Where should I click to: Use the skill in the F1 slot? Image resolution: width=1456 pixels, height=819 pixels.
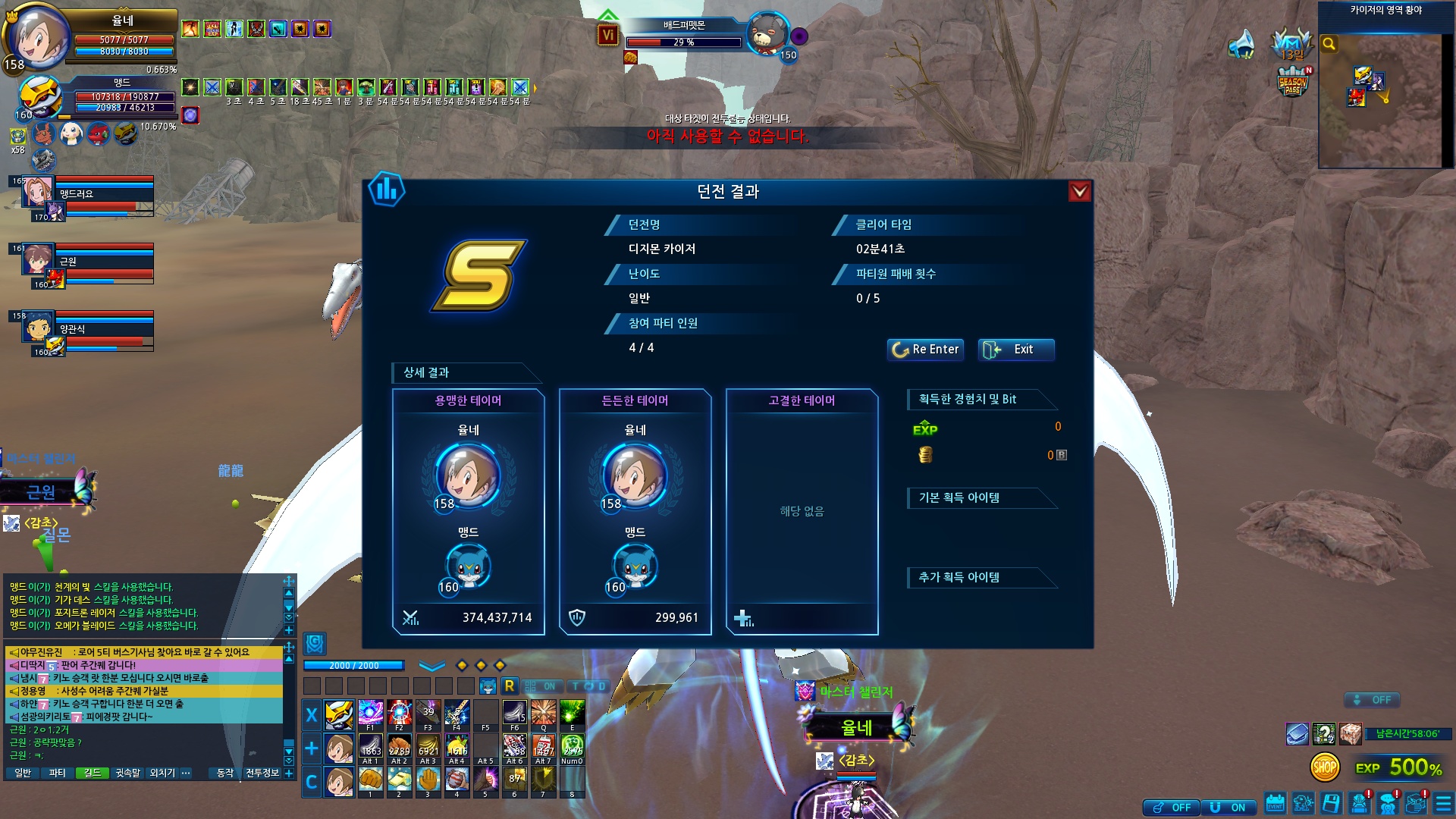tap(370, 714)
